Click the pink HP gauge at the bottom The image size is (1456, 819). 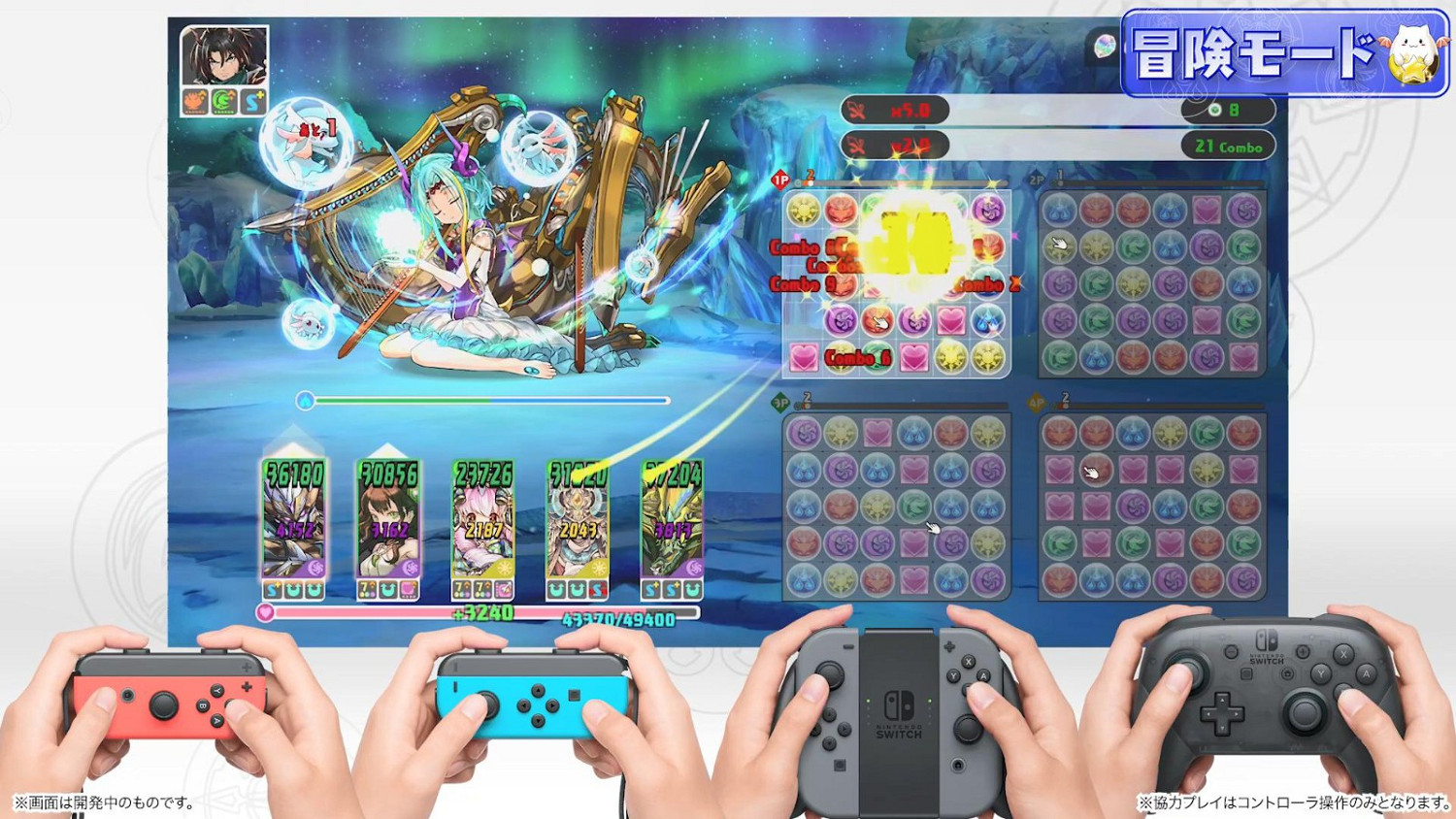(x=388, y=612)
